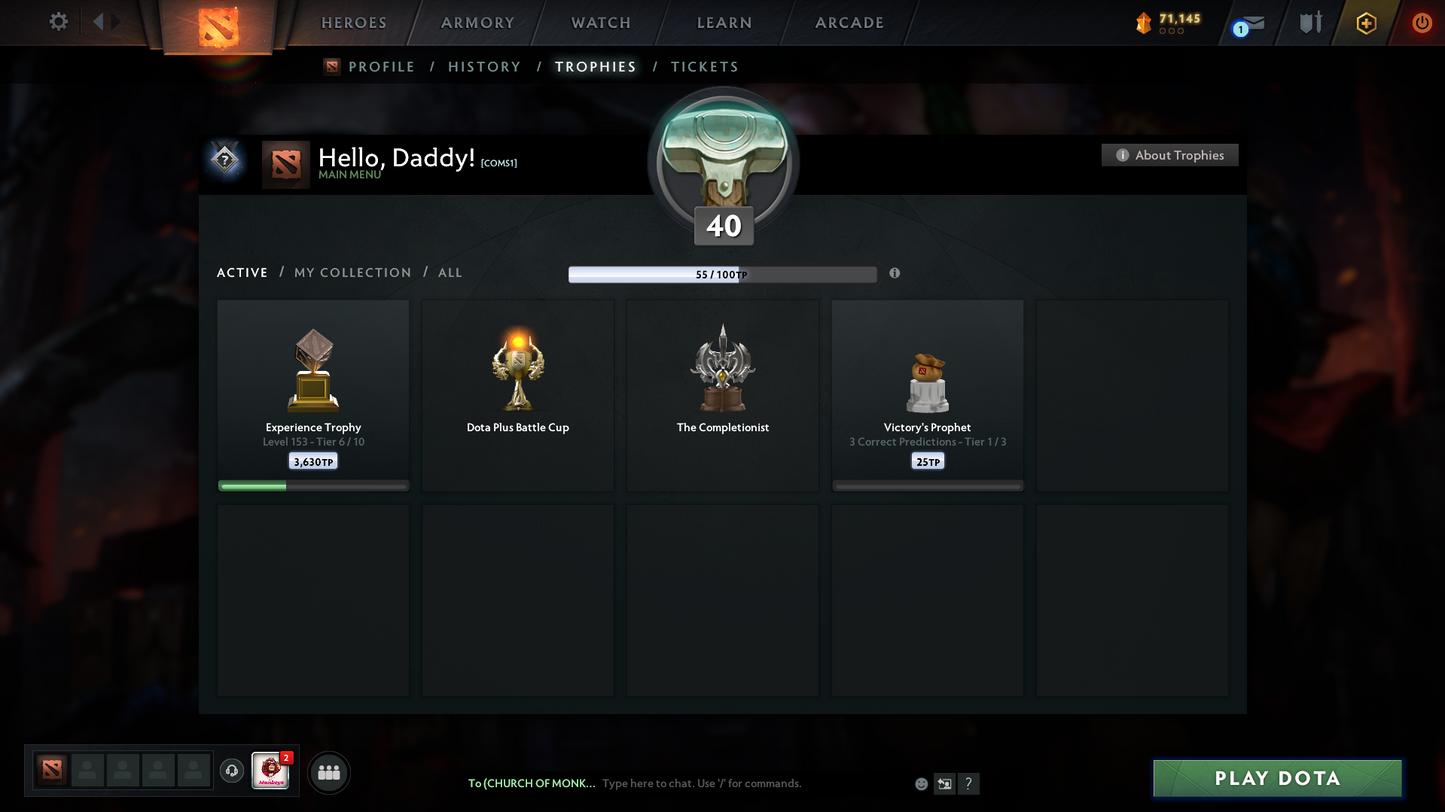
Task: Click the power/logout icon
Action: [1421, 21]
